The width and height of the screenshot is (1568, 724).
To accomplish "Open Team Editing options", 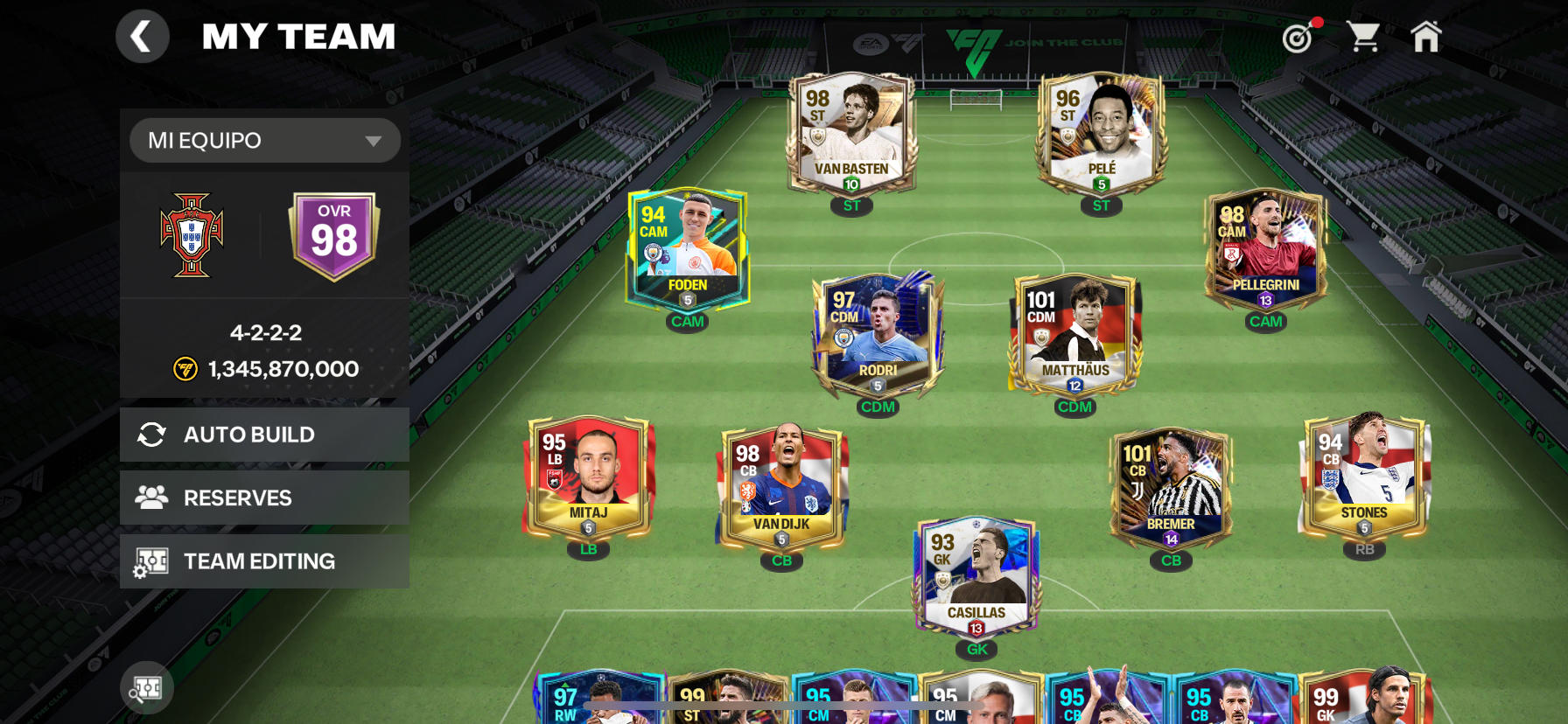I will pyautogui.click(x=264, y=561).
